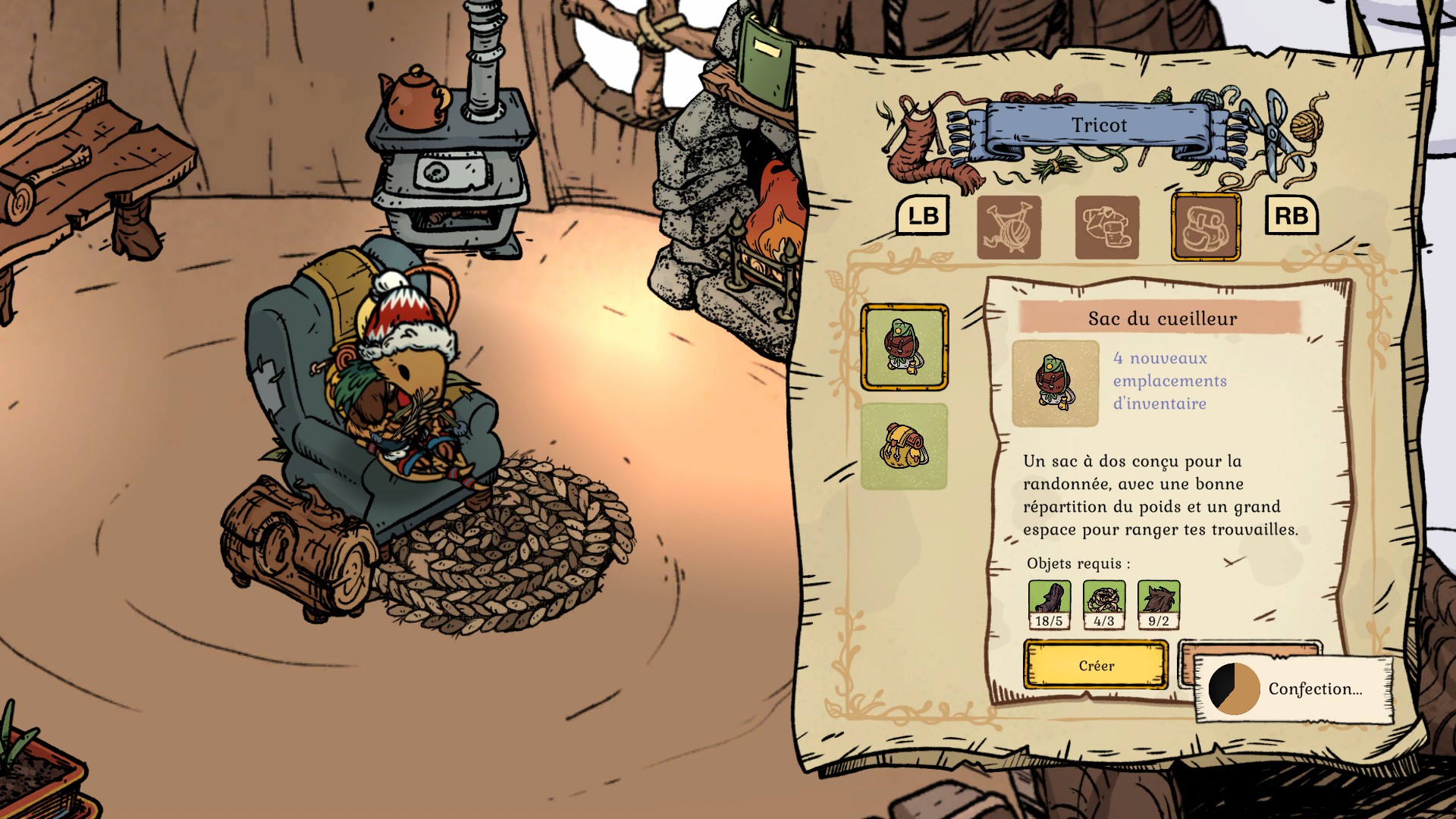The height and width of the screenshot is (819, 1456).
Task: Select the backpack category tab
Action: click(x=1206, y=227)
